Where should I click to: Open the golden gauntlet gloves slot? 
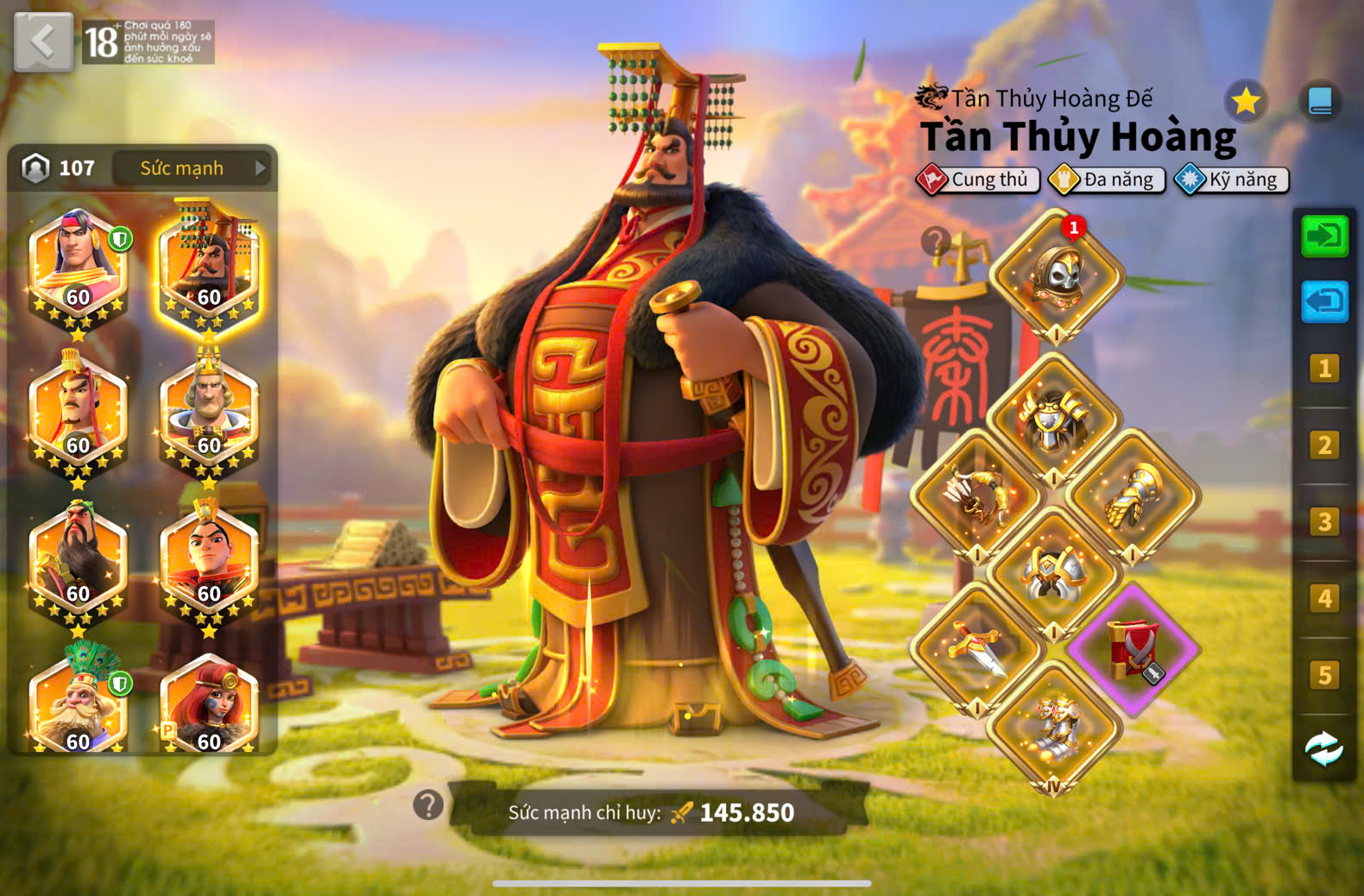pyautogui.click(x=1134, y=496)
